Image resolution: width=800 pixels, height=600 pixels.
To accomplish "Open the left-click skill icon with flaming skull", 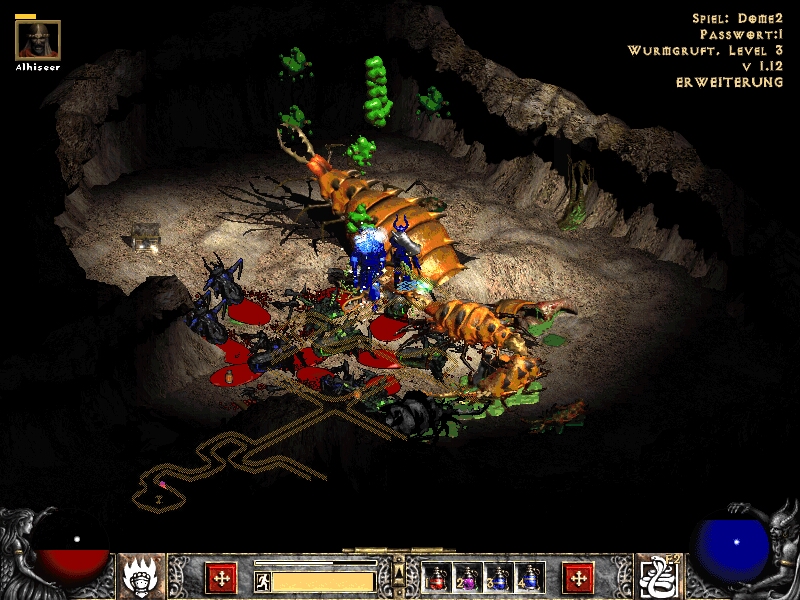I will pyautogui.click(x=141, y=576).
